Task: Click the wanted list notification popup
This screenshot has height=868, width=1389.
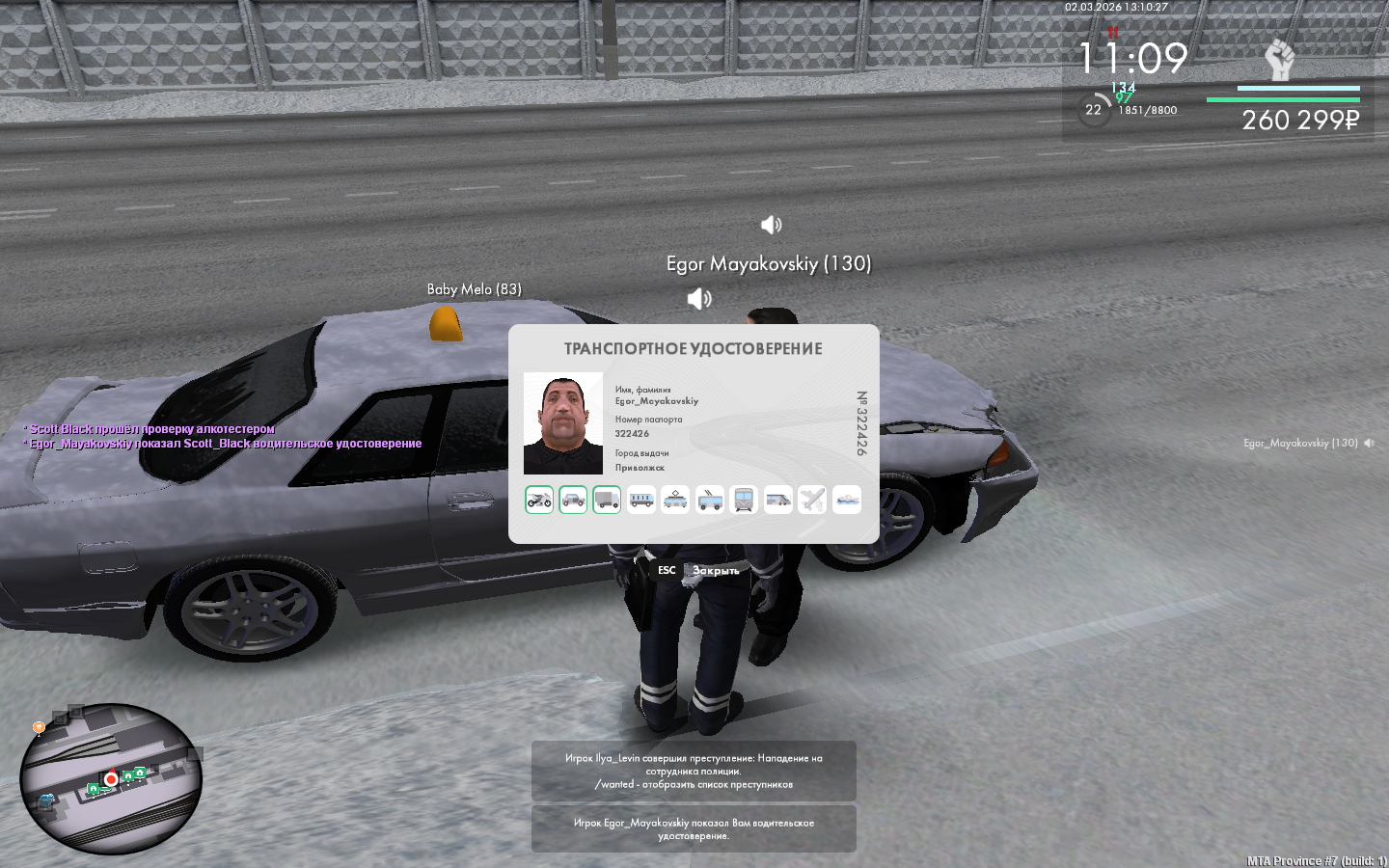Action: pos(694,771)
